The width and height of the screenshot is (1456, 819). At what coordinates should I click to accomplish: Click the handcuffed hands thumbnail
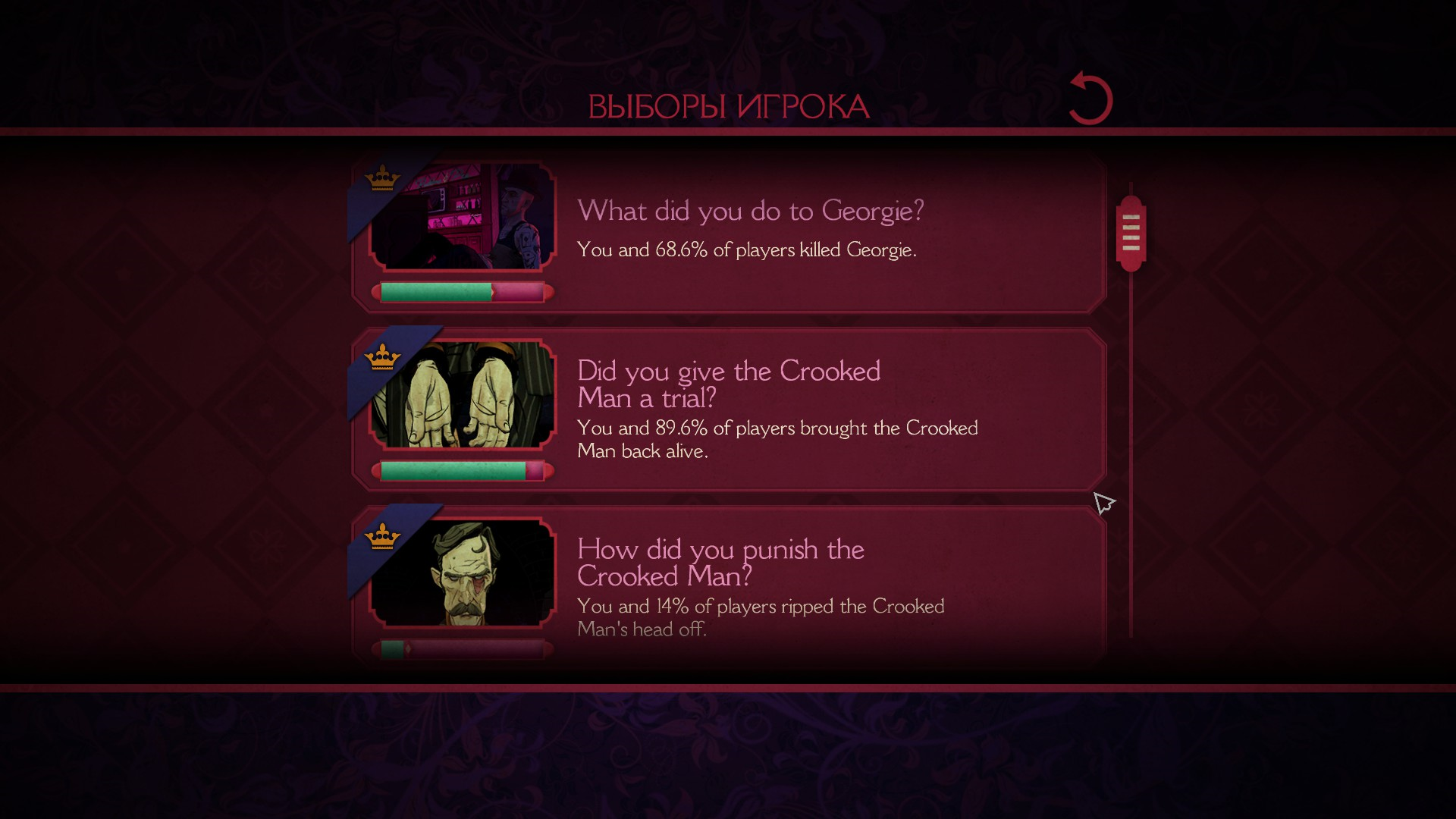point(463,394)
